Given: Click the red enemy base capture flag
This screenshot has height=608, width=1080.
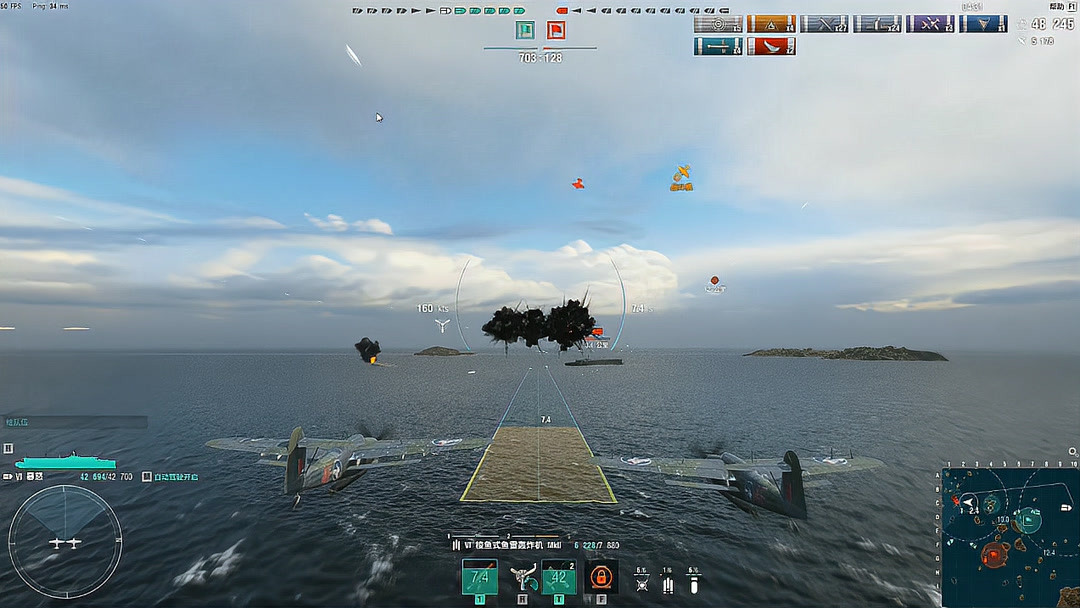Looking at the screenshot, I should (556, 31).
